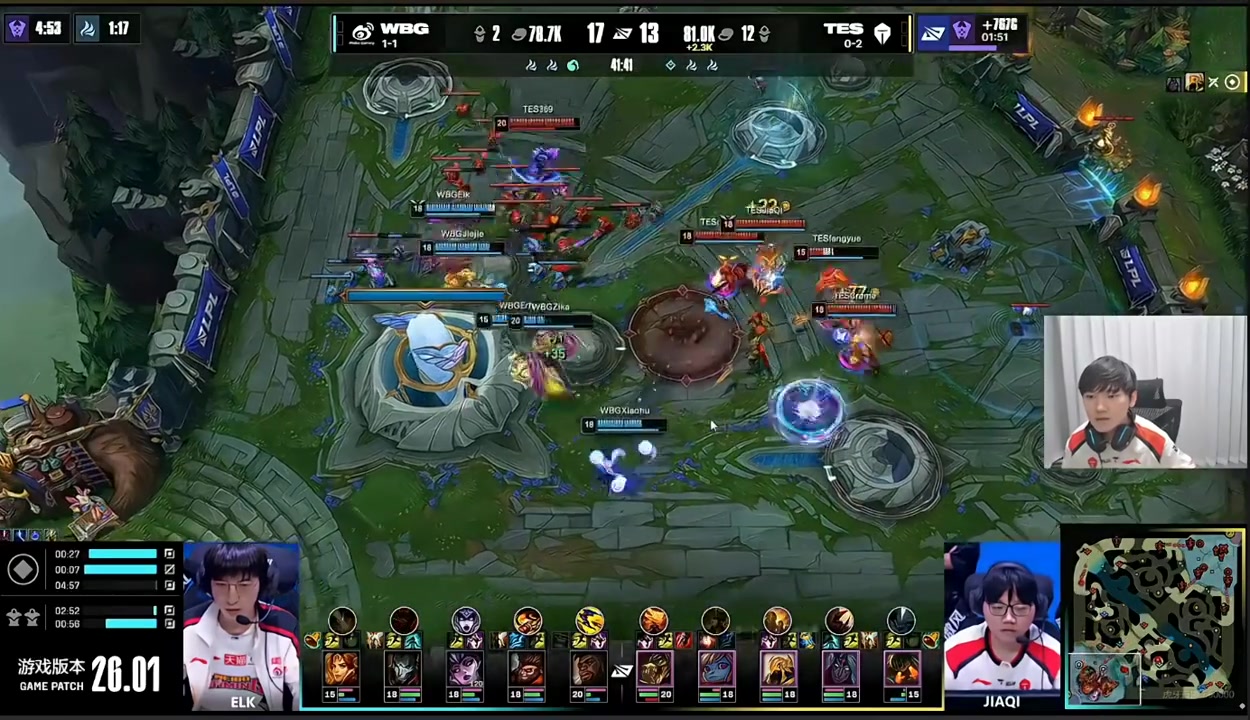The image size is (1250, 720).
Task: Choose the bald bearded level 20 champion portrait
Action: (x=589, y=668)
